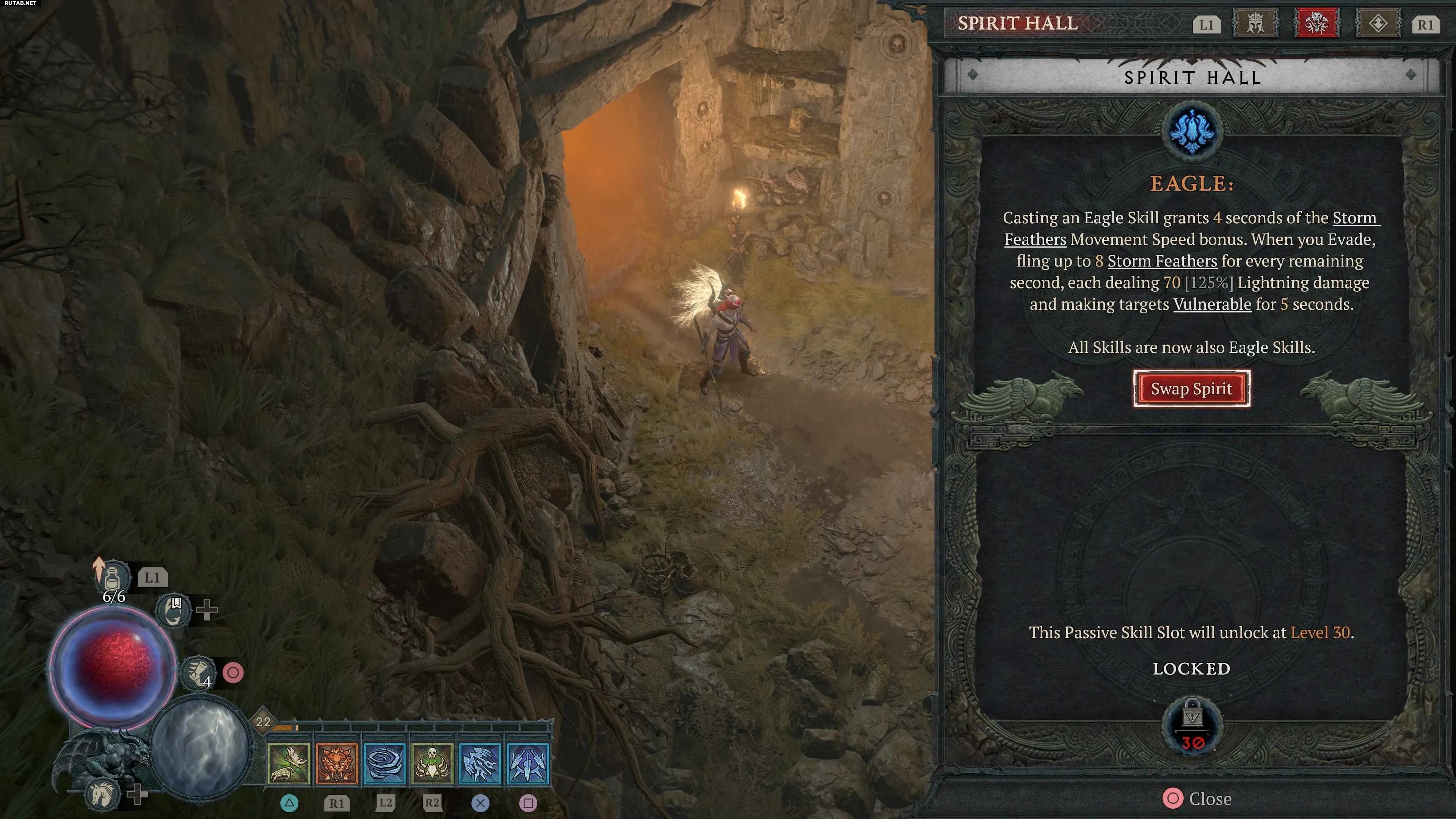Activate the blue falling blades skill
This screenshot has height=819, width=1456.
528,764
